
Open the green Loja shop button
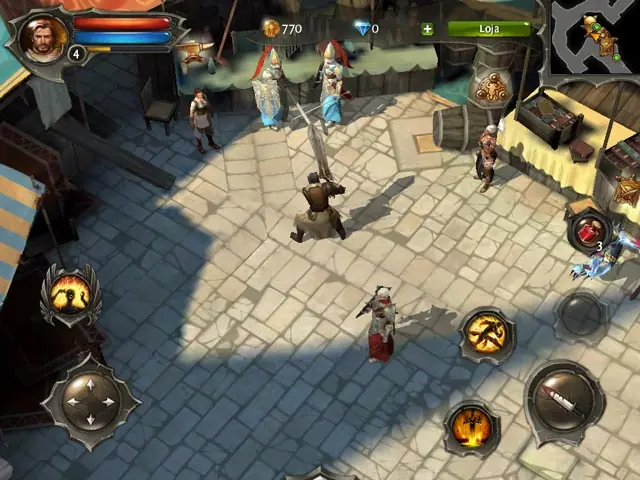click(x=490, y=29)
